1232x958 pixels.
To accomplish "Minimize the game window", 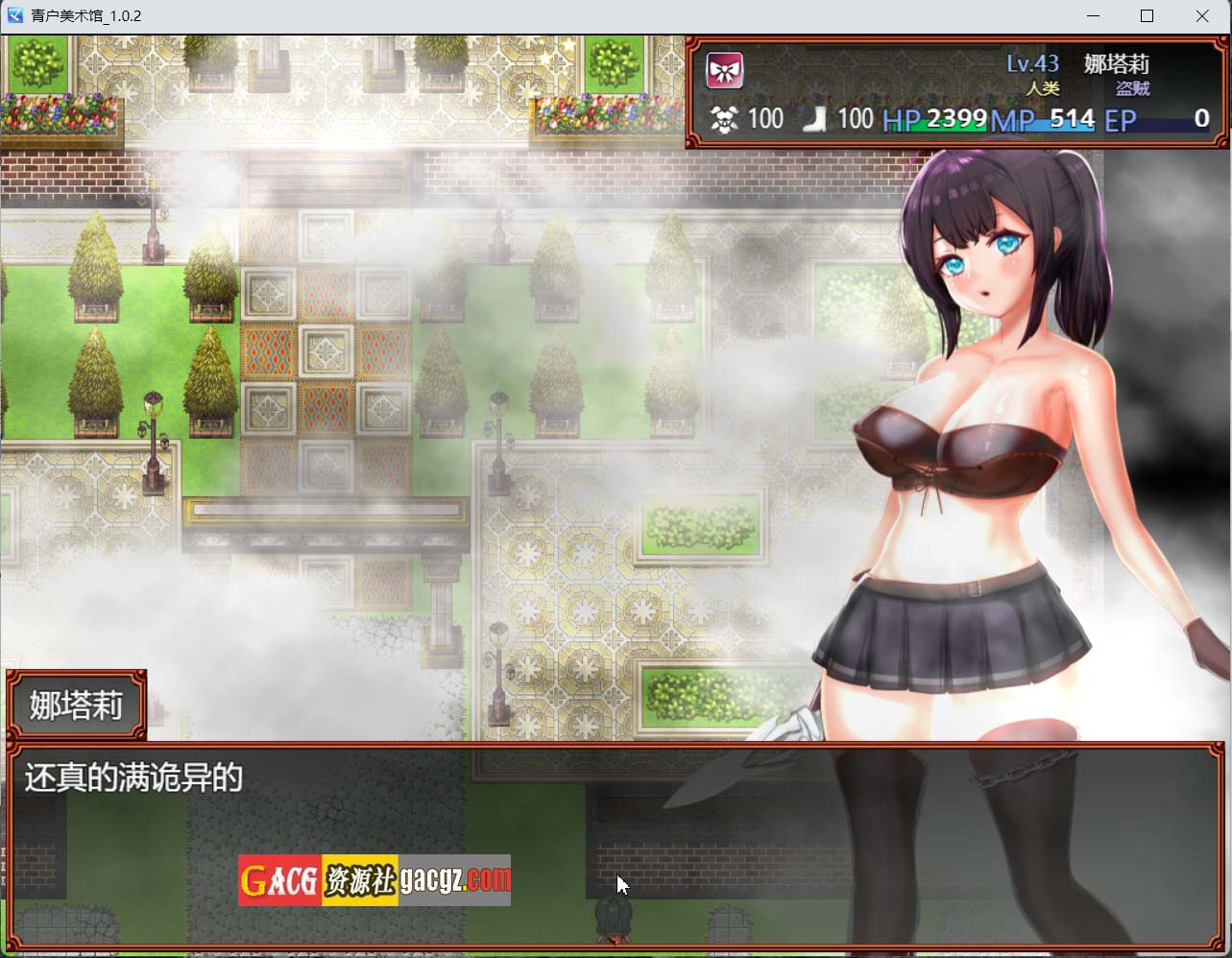I will 1094,16.
